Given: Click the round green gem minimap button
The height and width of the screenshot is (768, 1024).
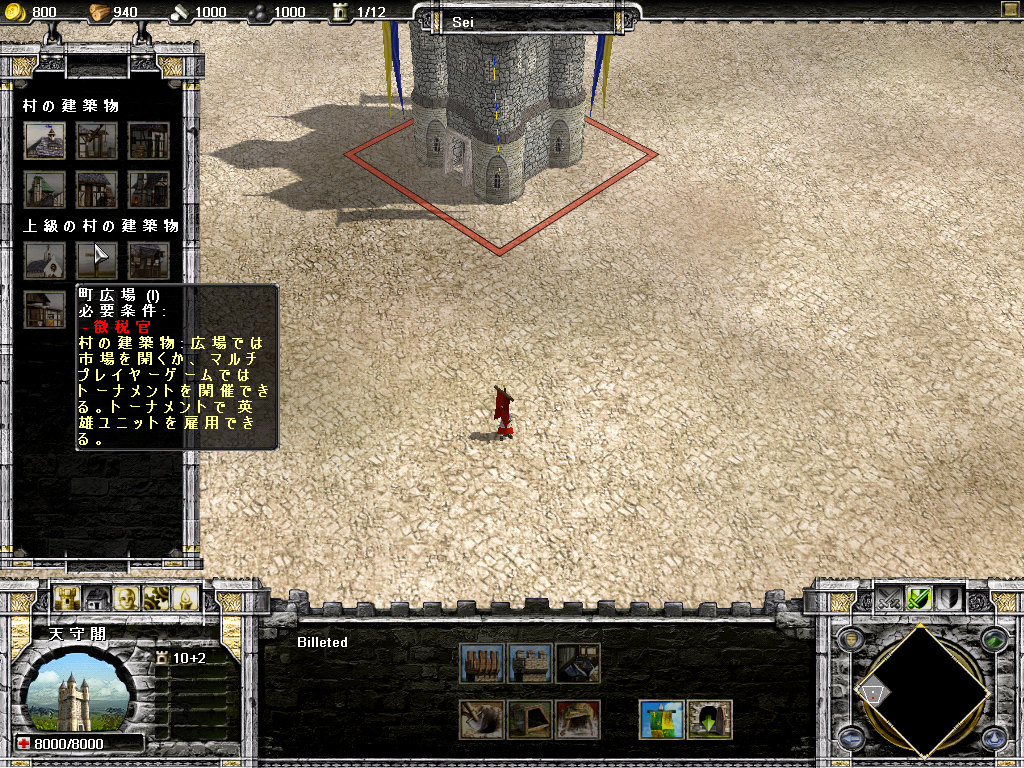Looking at the screenshot, I should pos(993,641).
